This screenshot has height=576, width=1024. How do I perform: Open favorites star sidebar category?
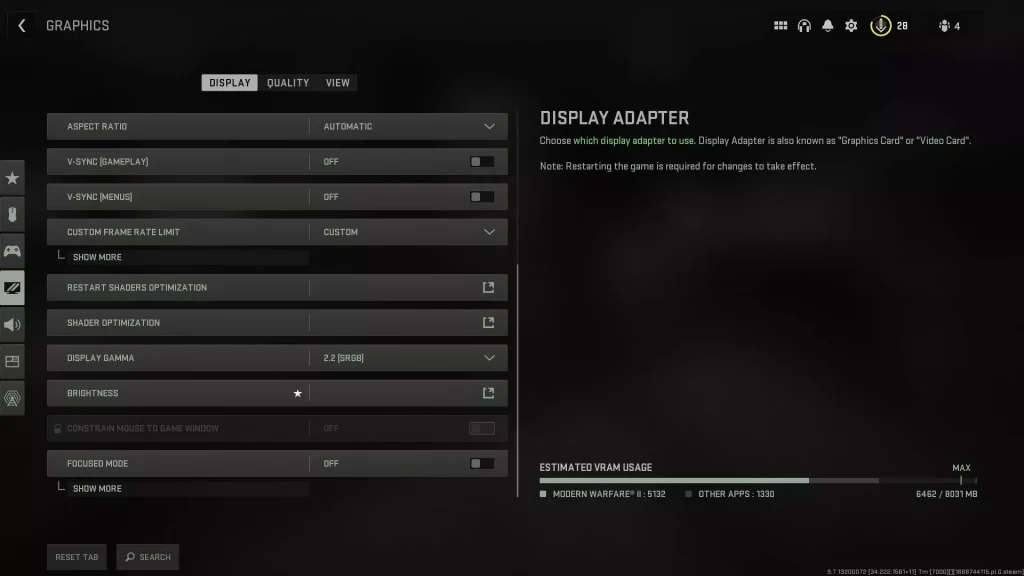click(x=12, y=178)
